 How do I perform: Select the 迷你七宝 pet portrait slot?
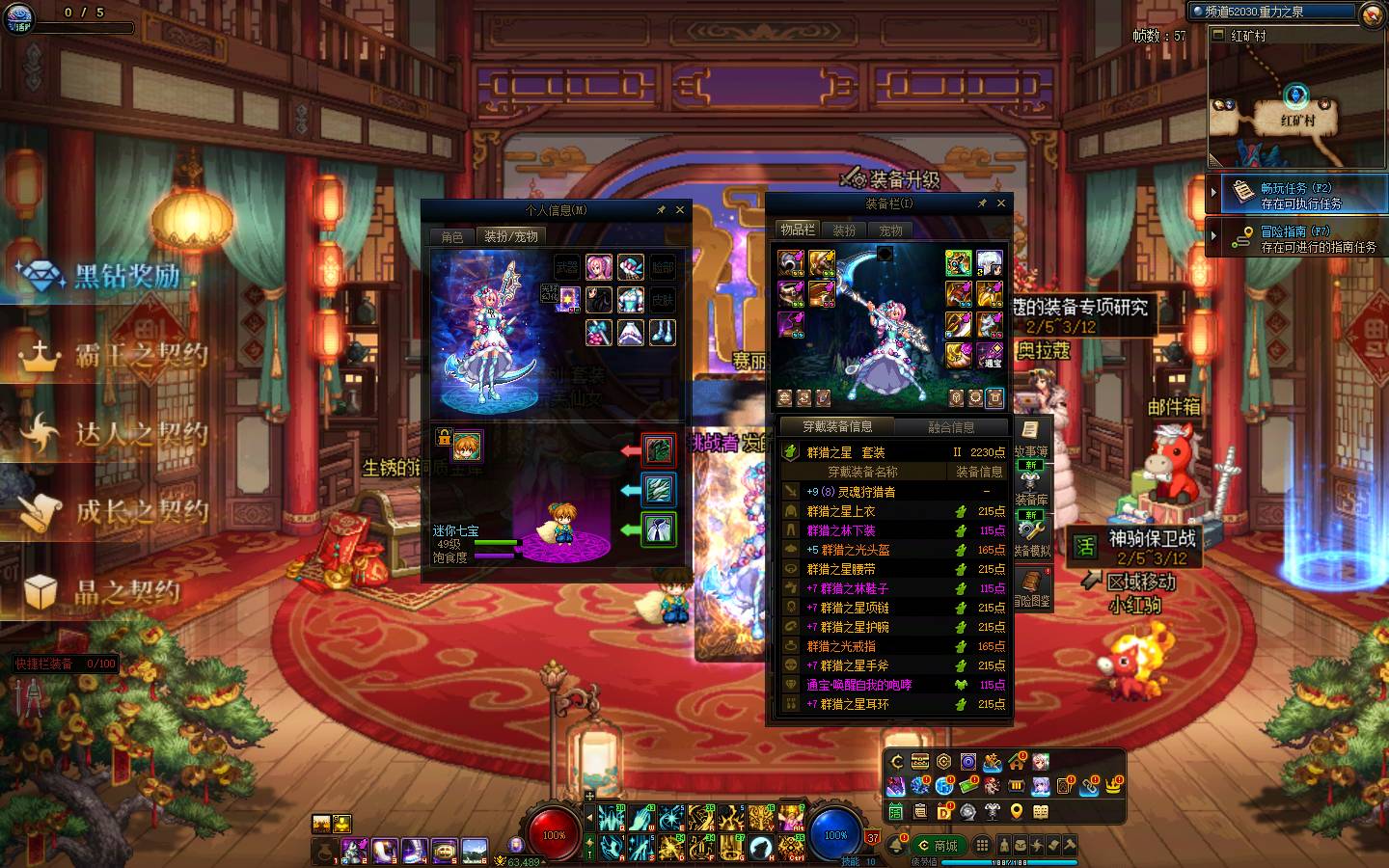(x=468, y=446)
